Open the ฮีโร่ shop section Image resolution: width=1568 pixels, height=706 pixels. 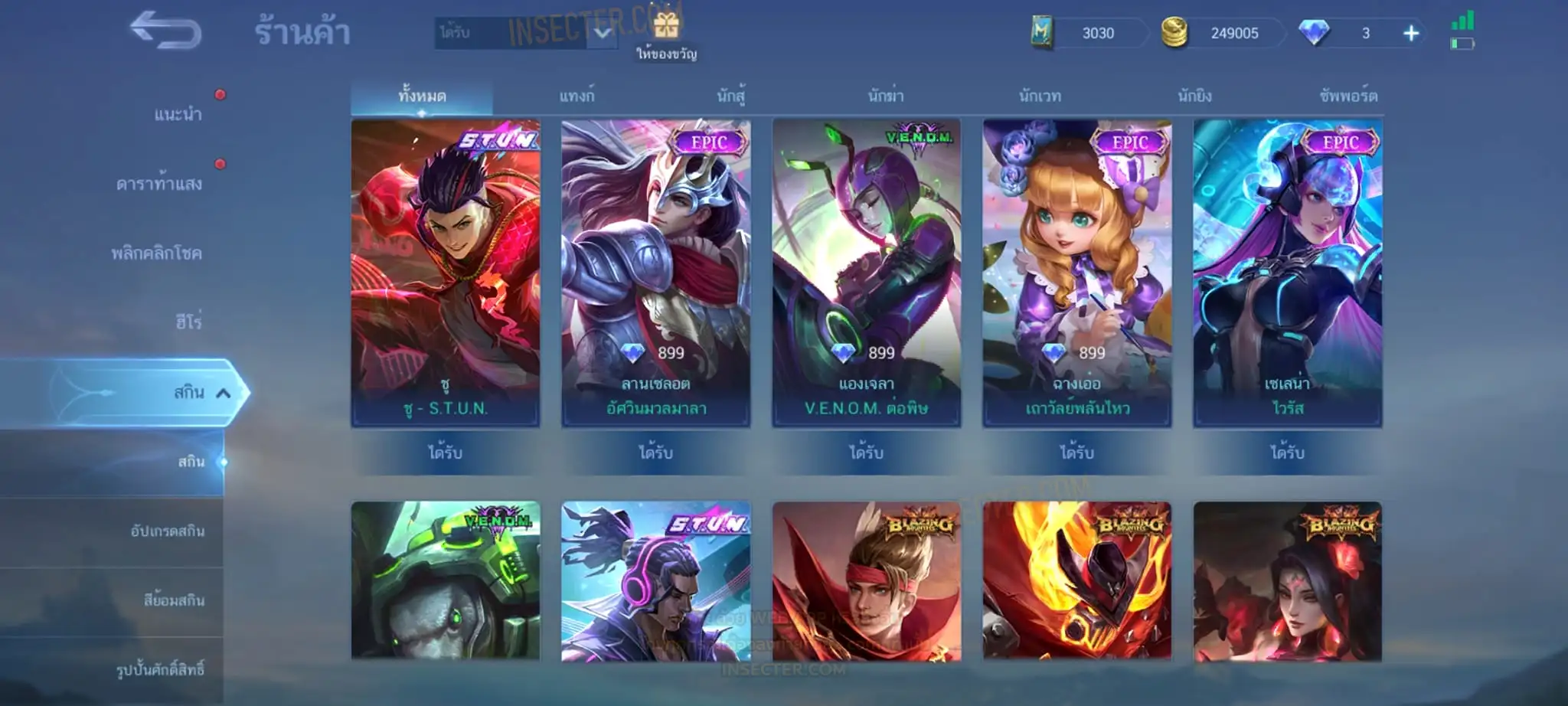click(188, 322)
